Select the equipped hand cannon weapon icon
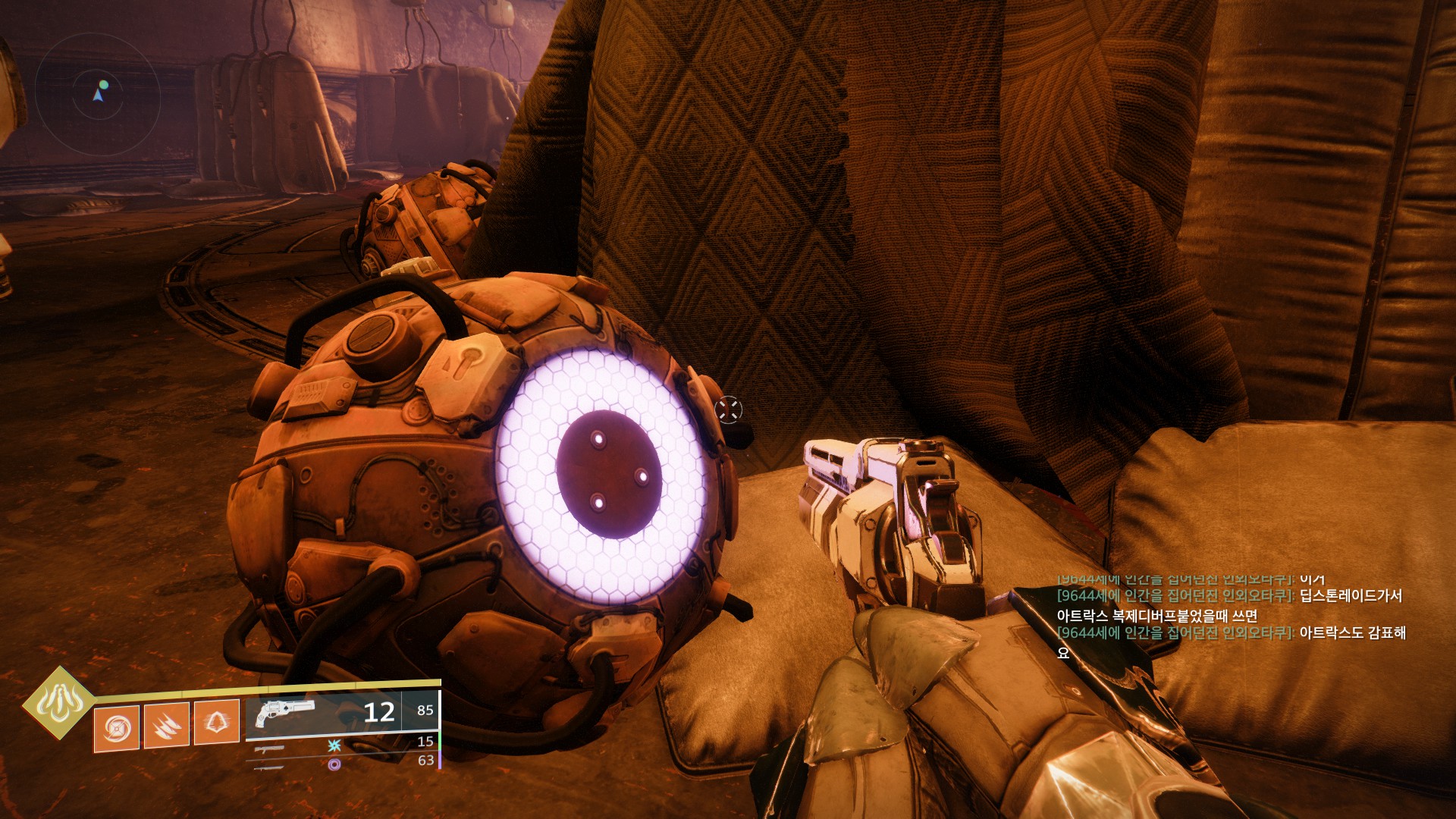 (284, 713)
